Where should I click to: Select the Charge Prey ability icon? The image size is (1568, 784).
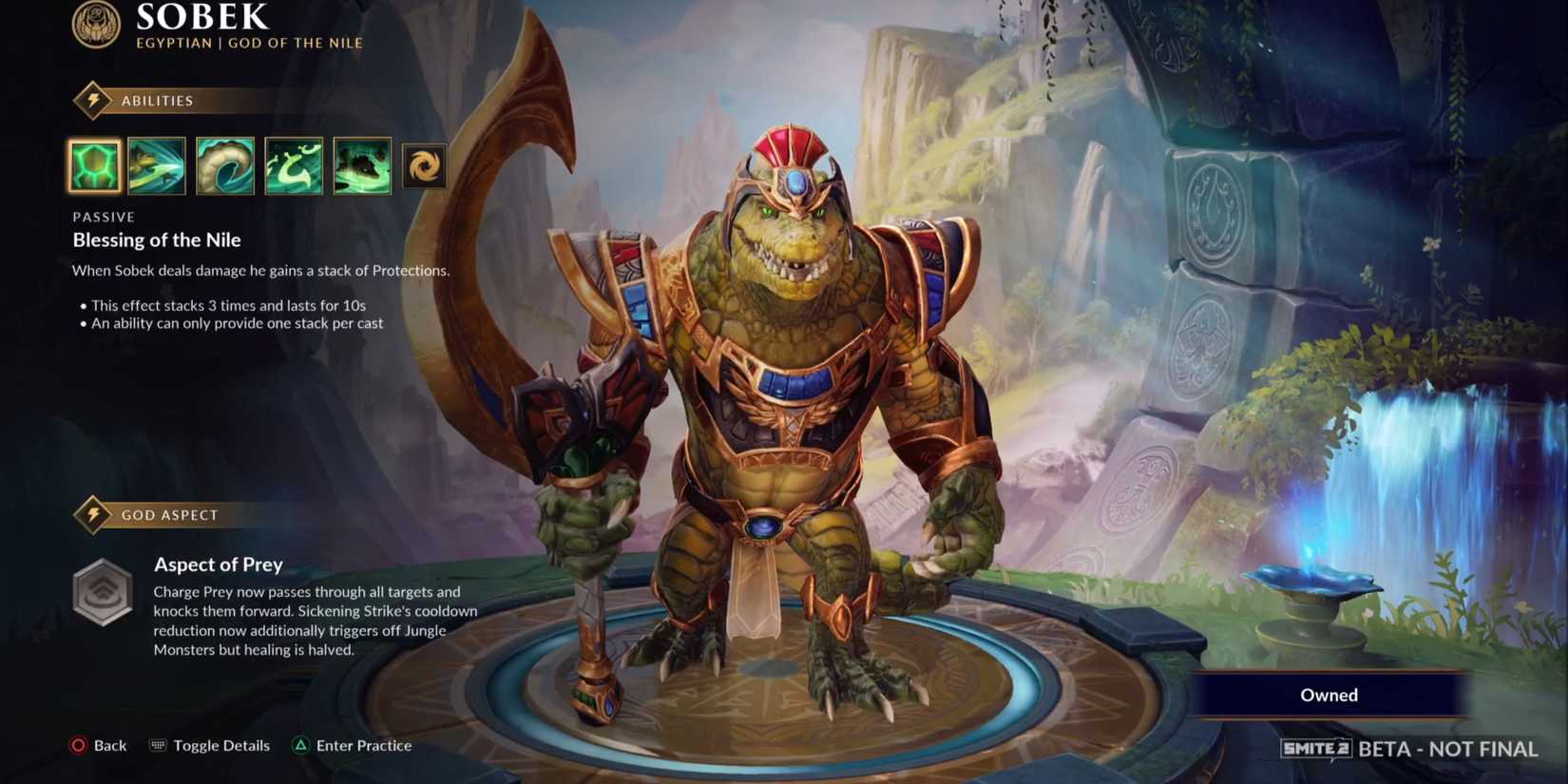click(157, 165)
